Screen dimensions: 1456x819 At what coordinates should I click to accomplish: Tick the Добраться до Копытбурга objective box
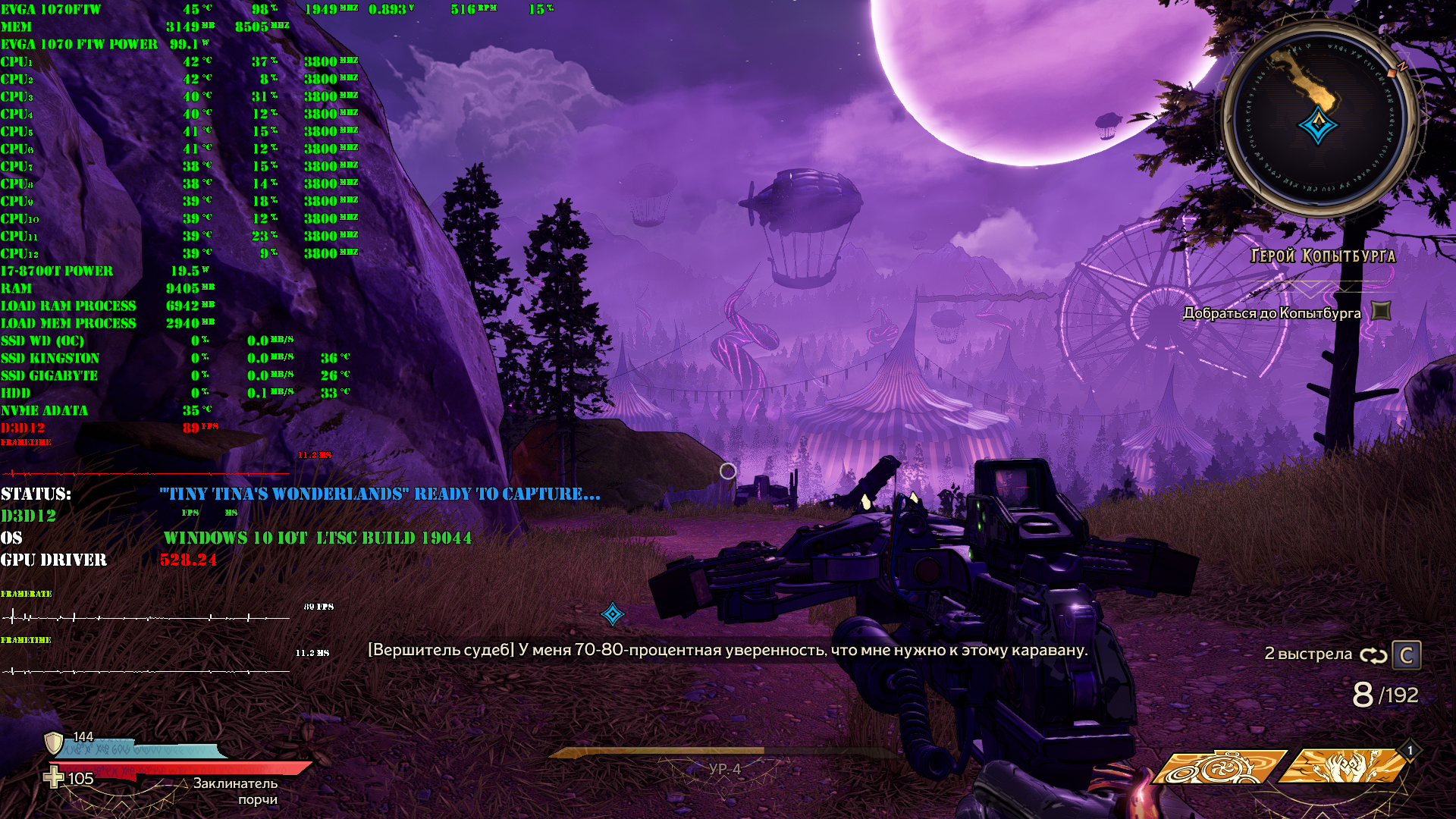[x=1382, y=311]
